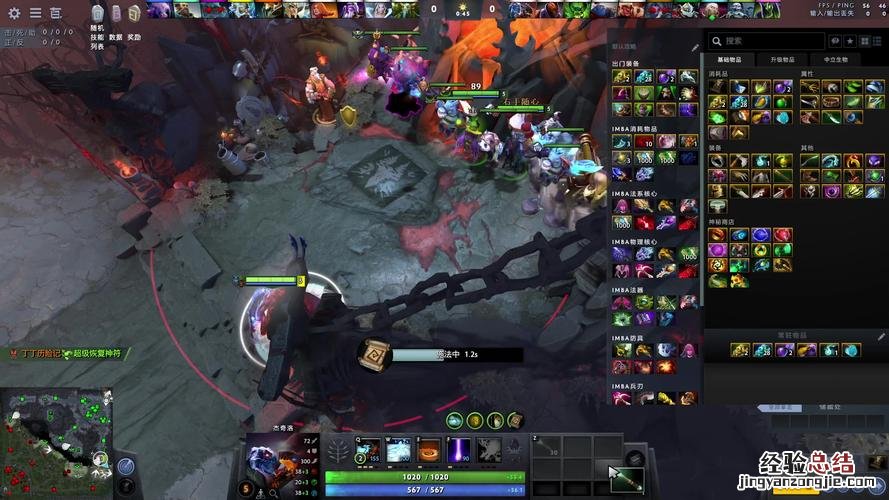Use the town portal scroll being channeled
This screenshot has width=889, height=500.
[x=375, y=354]
